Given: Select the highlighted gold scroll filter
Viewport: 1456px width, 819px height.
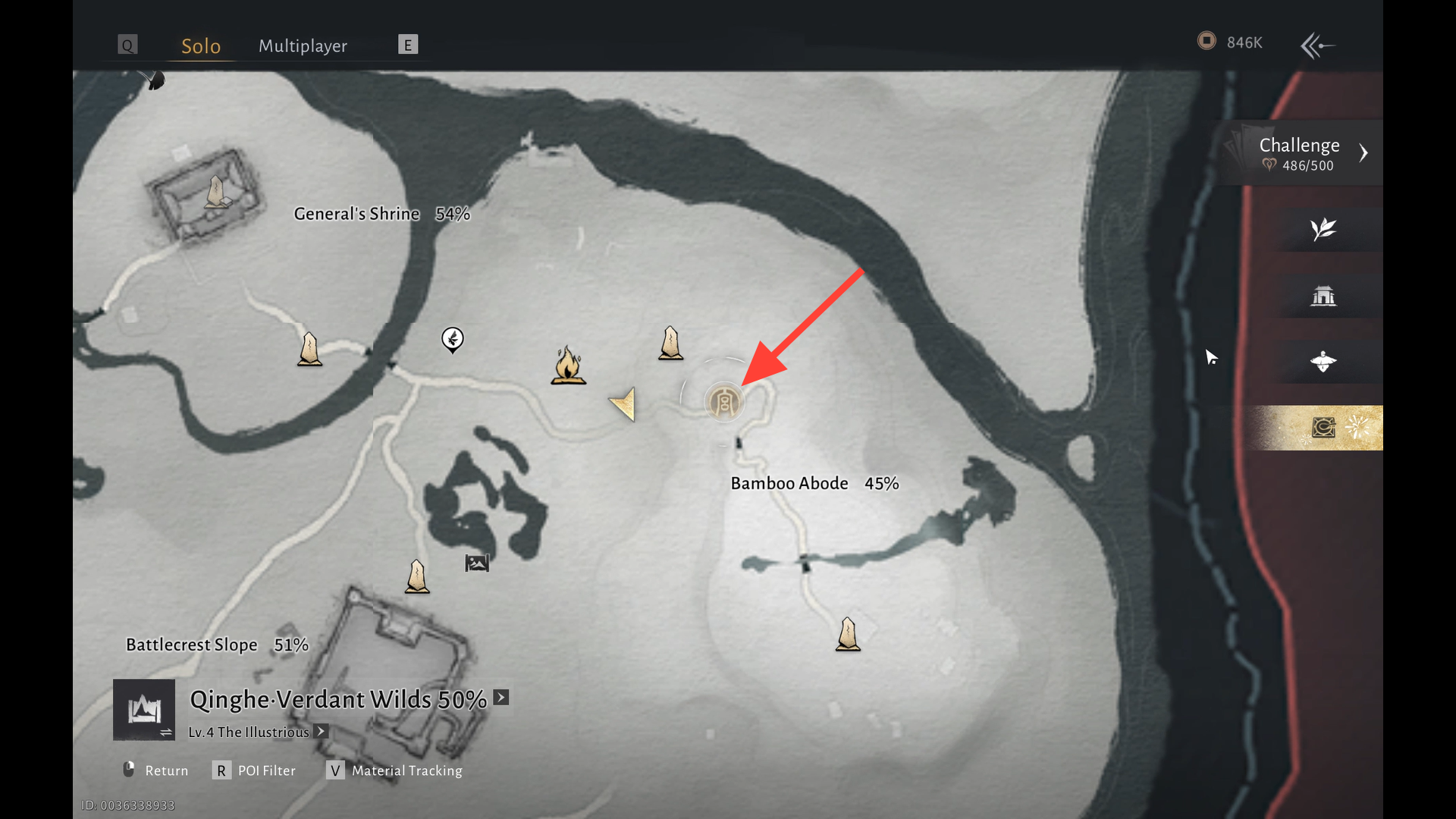Looking at the screenshot, I should pyautogui.click(x=1323, y=428).
